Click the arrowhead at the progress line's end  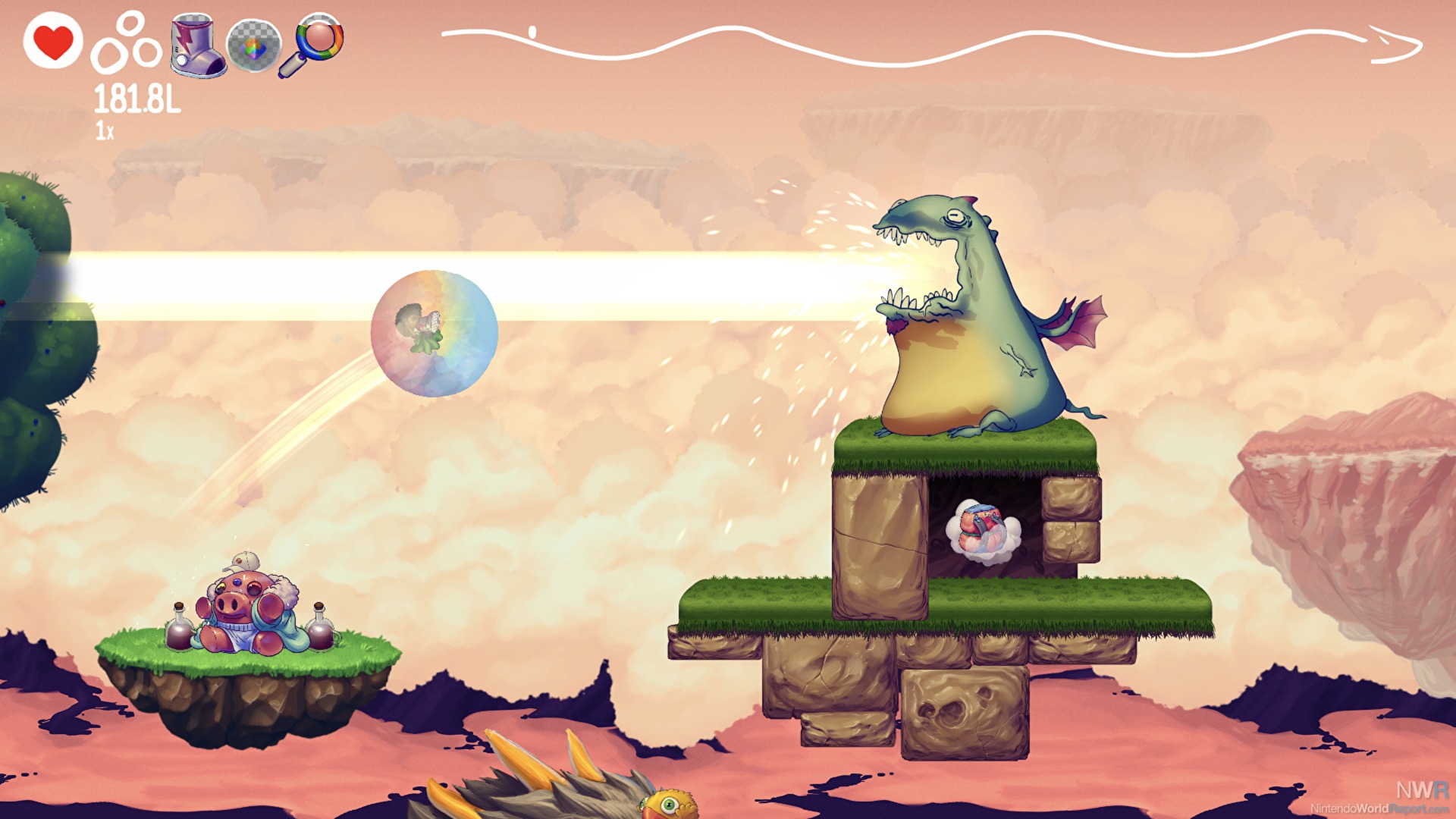(1395, 44)
